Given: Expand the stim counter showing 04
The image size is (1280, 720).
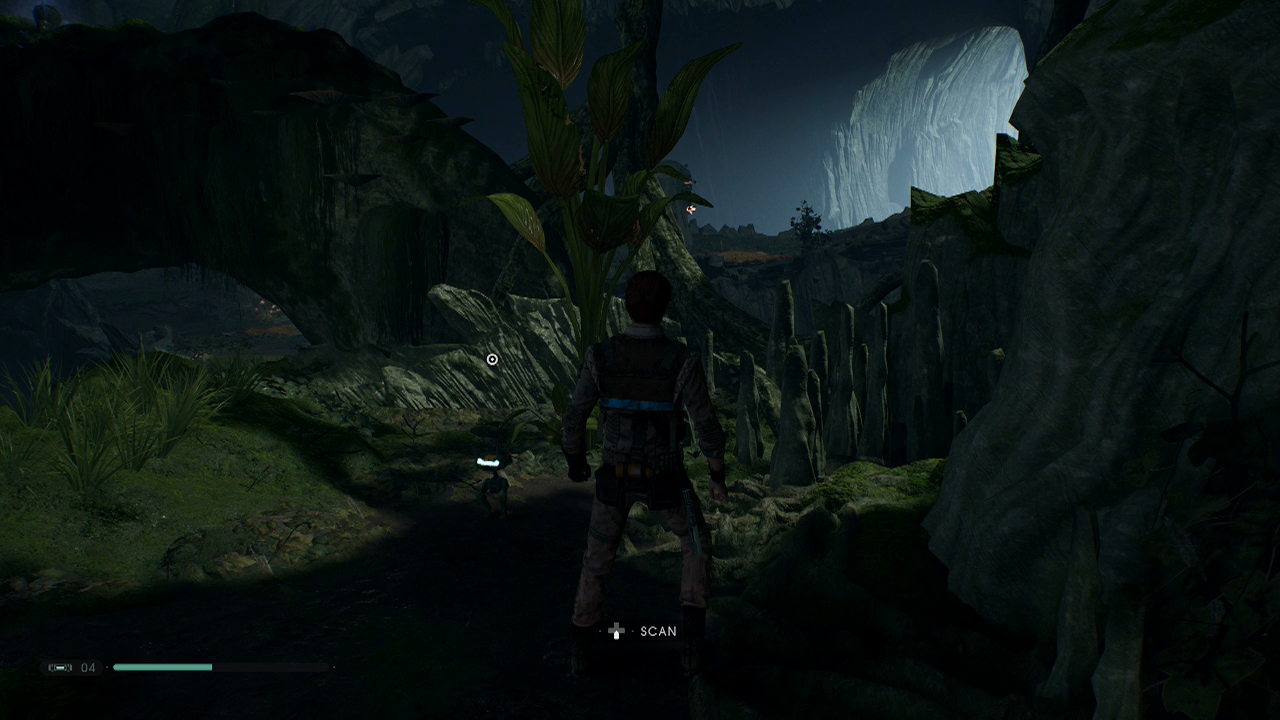Looking at the screenshot, I should pyautogui.click(x=90, y=665).
